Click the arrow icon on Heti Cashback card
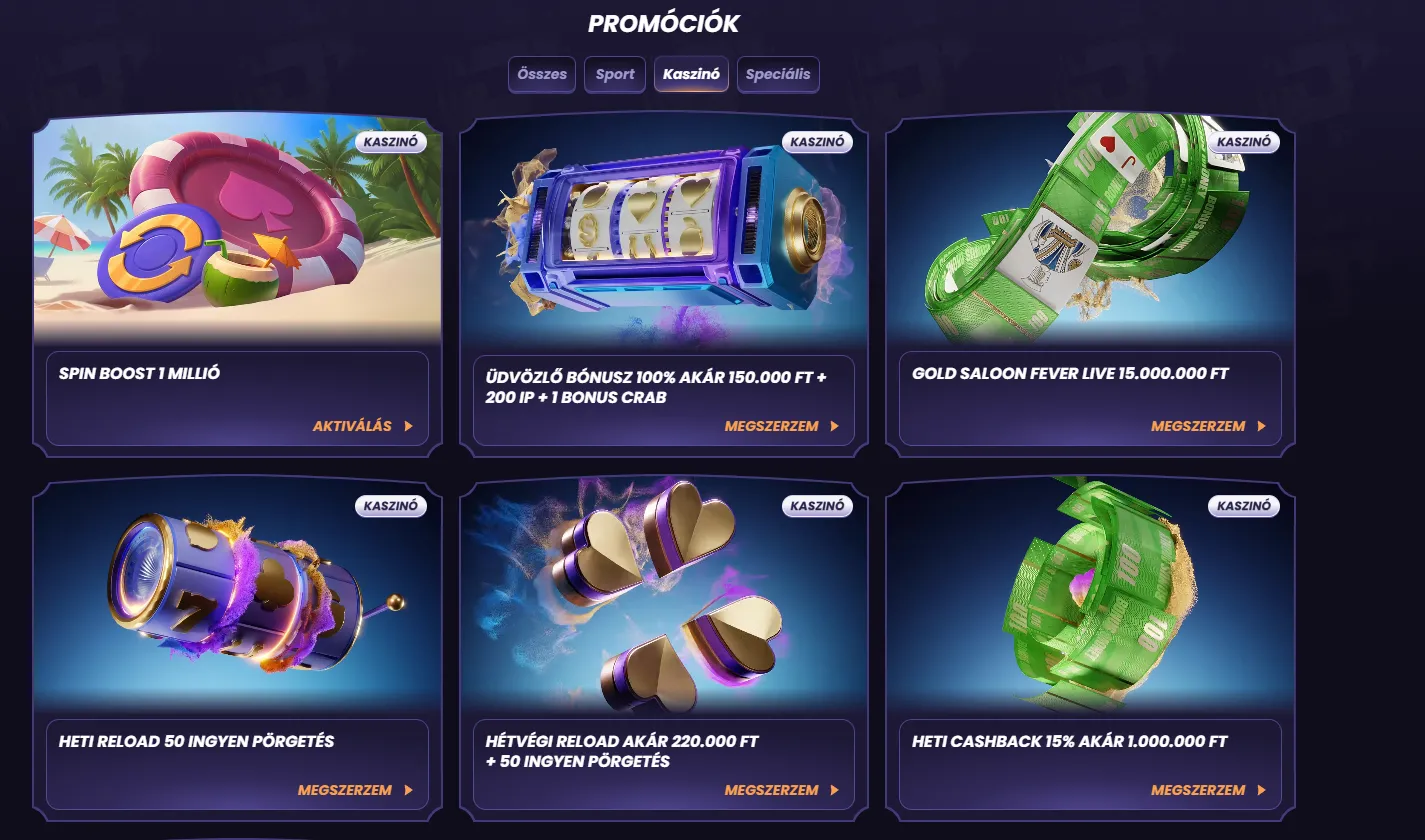 point(1260,790)
